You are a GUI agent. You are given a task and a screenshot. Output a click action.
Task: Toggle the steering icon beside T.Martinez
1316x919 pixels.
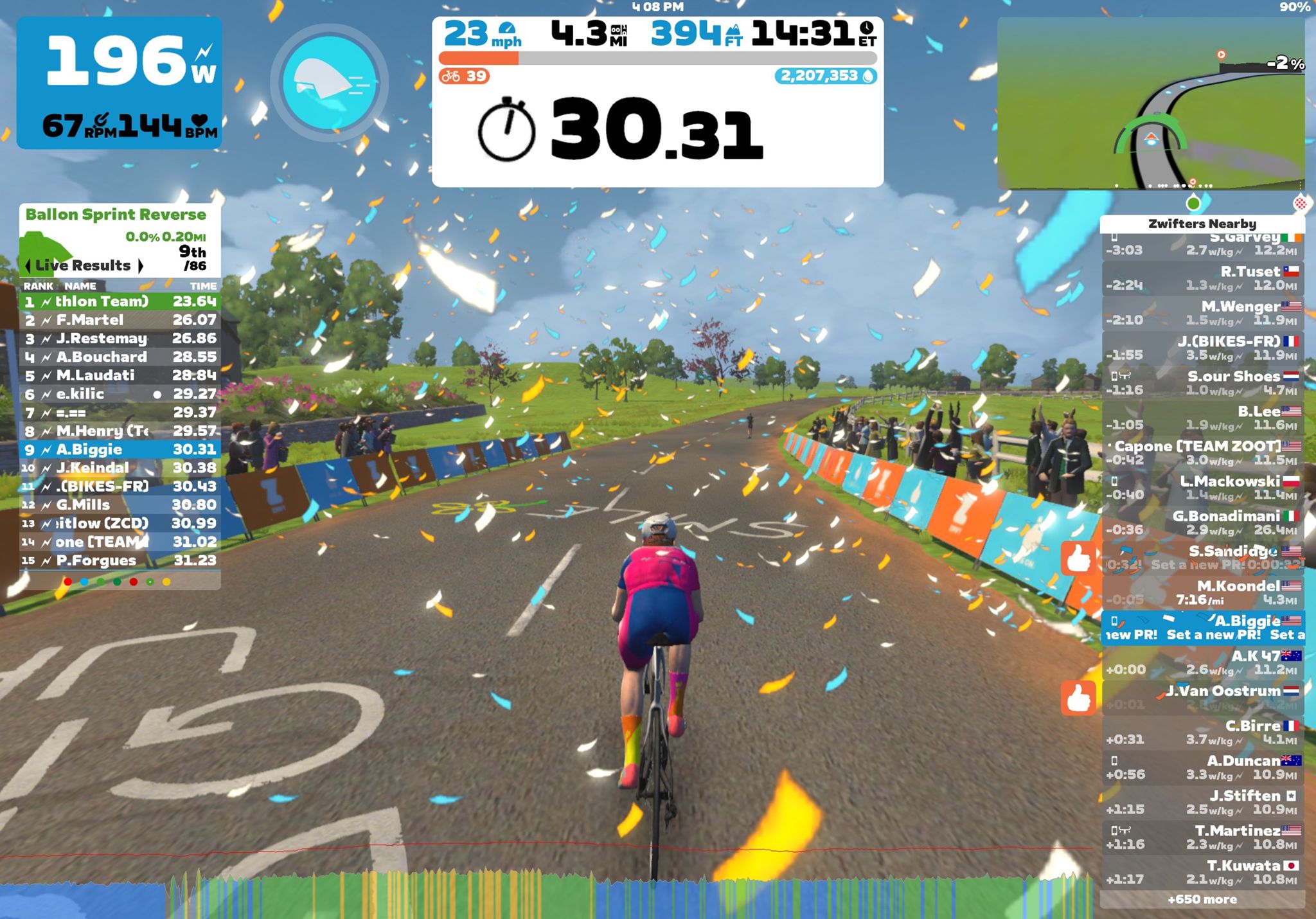tap(1125, 830)
